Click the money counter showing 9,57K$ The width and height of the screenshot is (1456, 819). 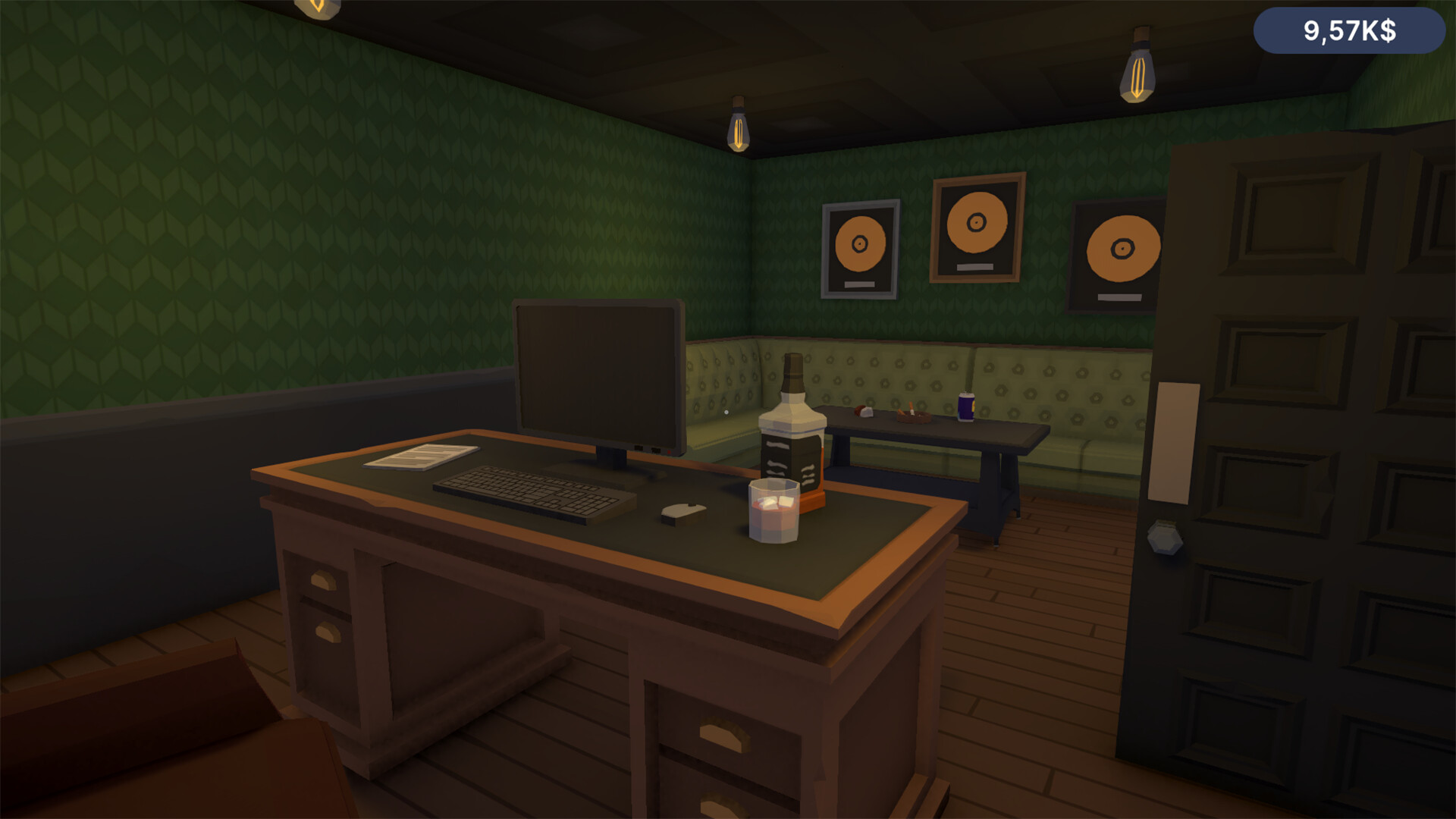pyautogui.click(x=1349, y=32)
